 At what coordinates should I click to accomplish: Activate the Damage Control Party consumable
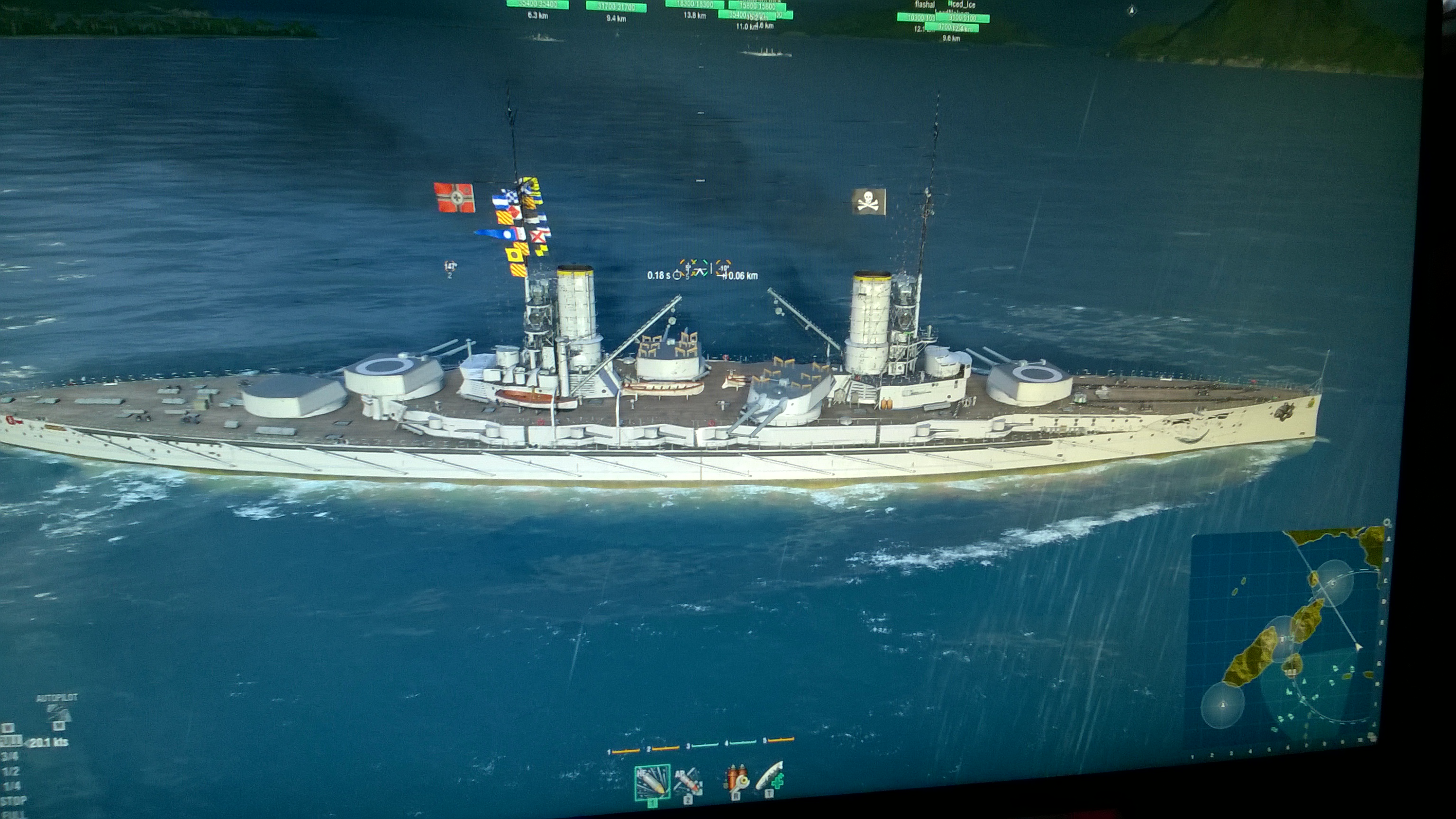(x=736, y=780)
